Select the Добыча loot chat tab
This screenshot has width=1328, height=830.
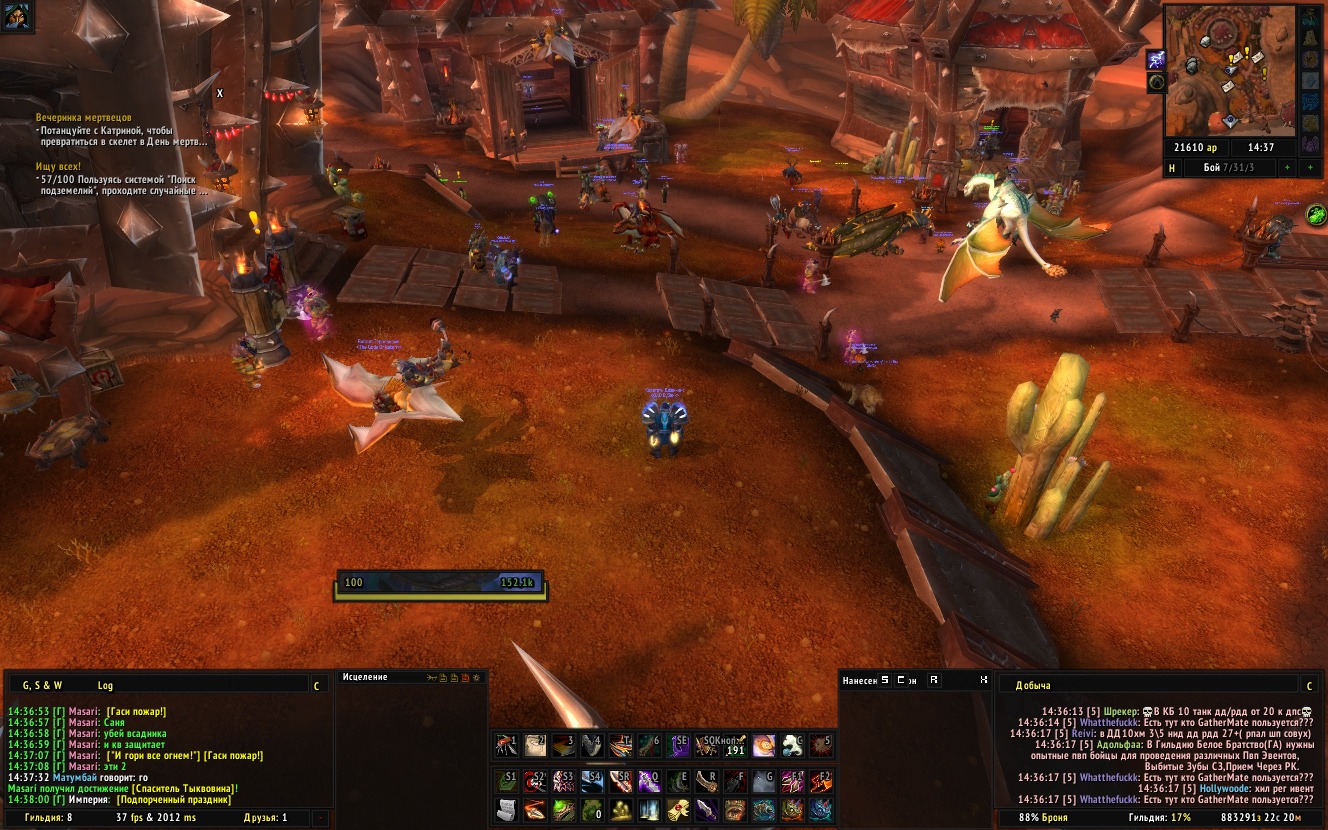[1033, 685]
